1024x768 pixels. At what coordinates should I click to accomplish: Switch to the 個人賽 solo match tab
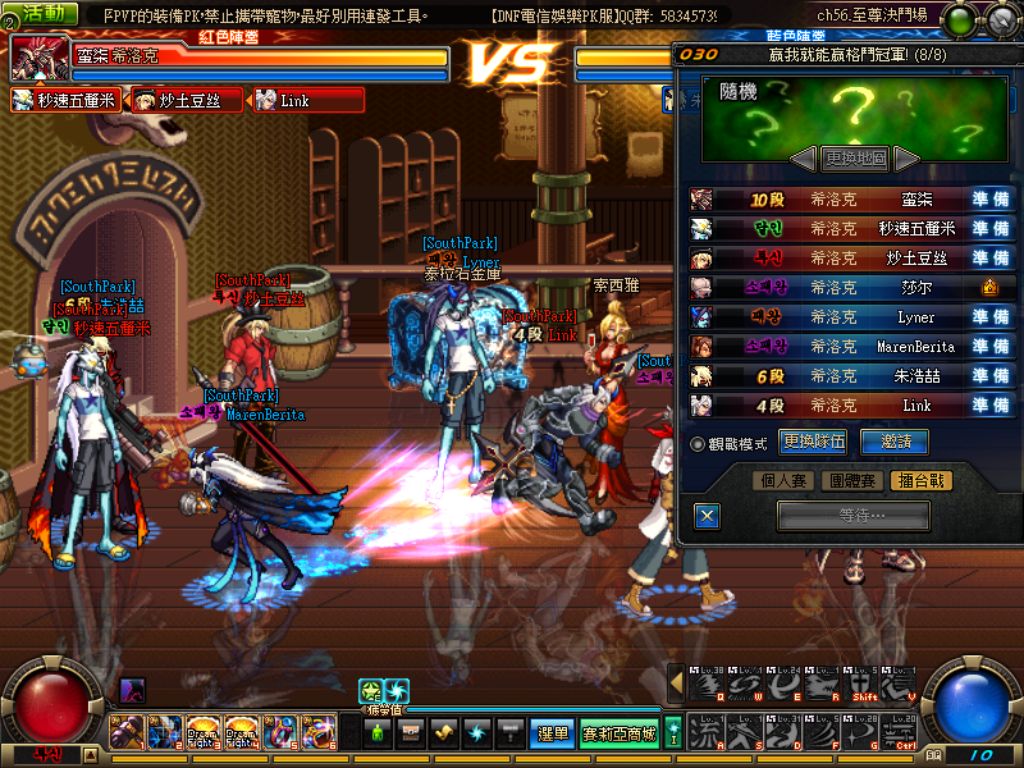coord(784,481)
